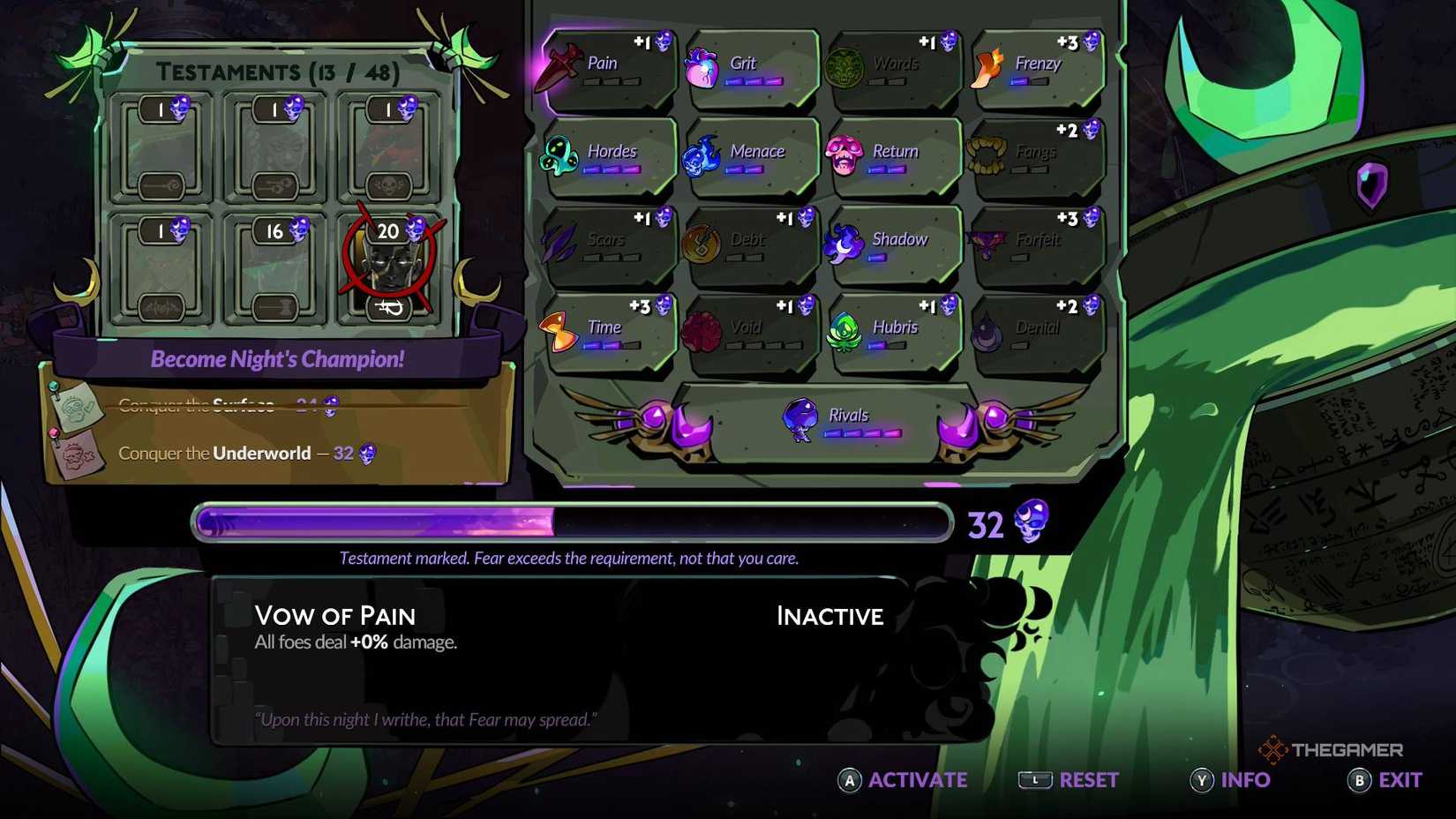Select the Vow of Shadow icon
The height and width of the screenshot is (819, 1456).
pyautogui.click(x=844, y=240)
